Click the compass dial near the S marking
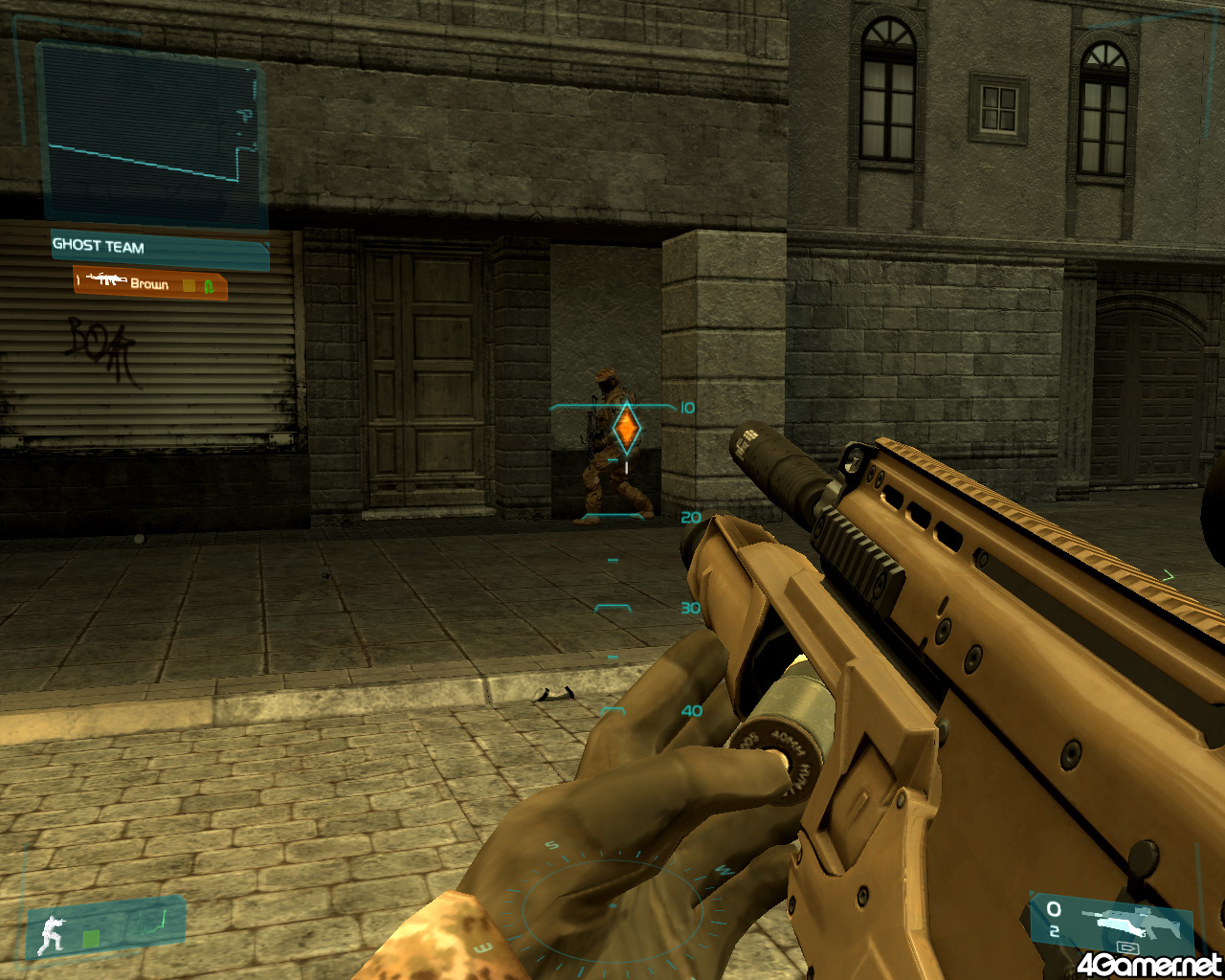1225x980 pixels. pyautogui.click(x=550, y=847)
